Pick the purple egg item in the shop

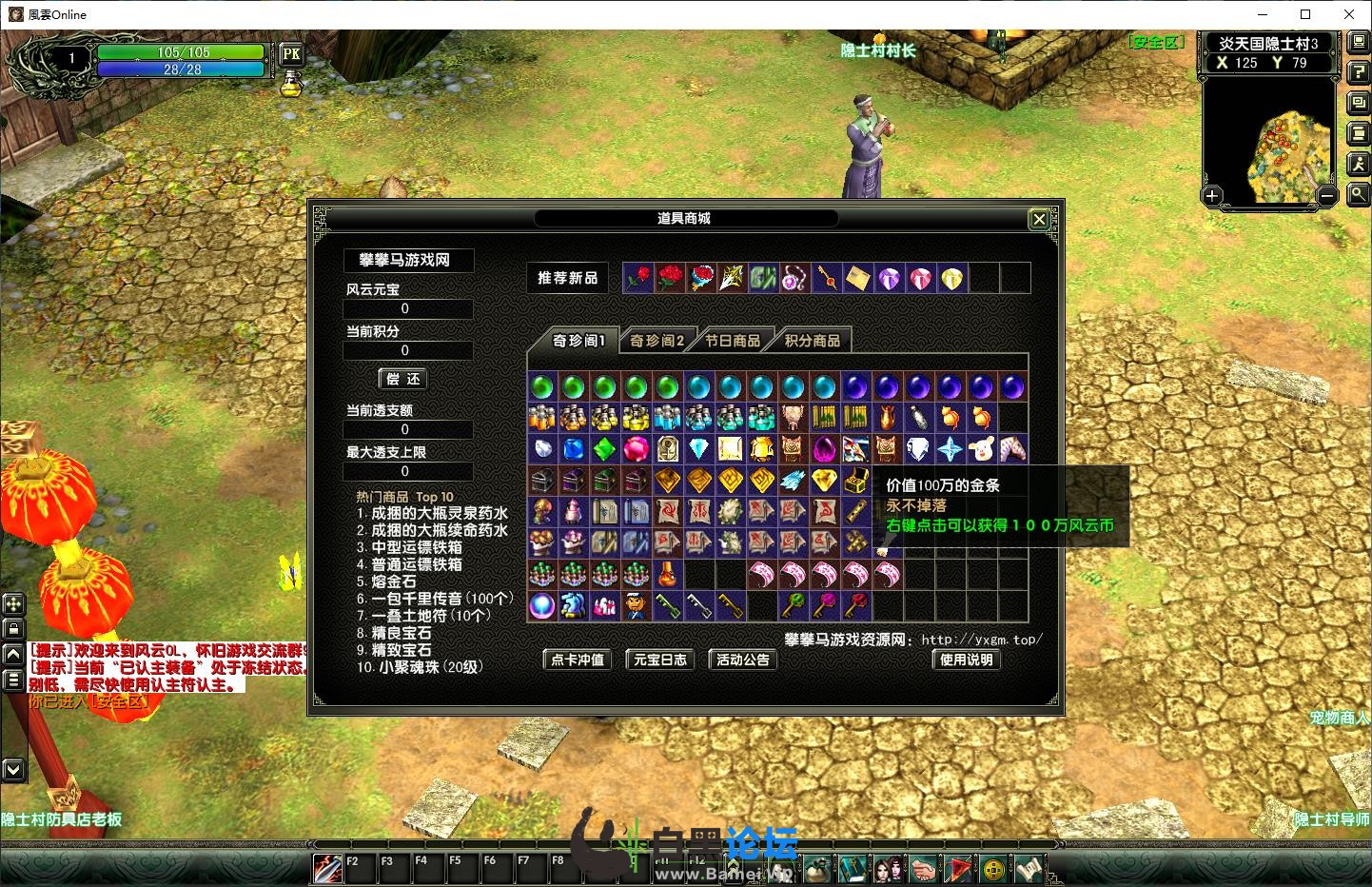(824, 449)
